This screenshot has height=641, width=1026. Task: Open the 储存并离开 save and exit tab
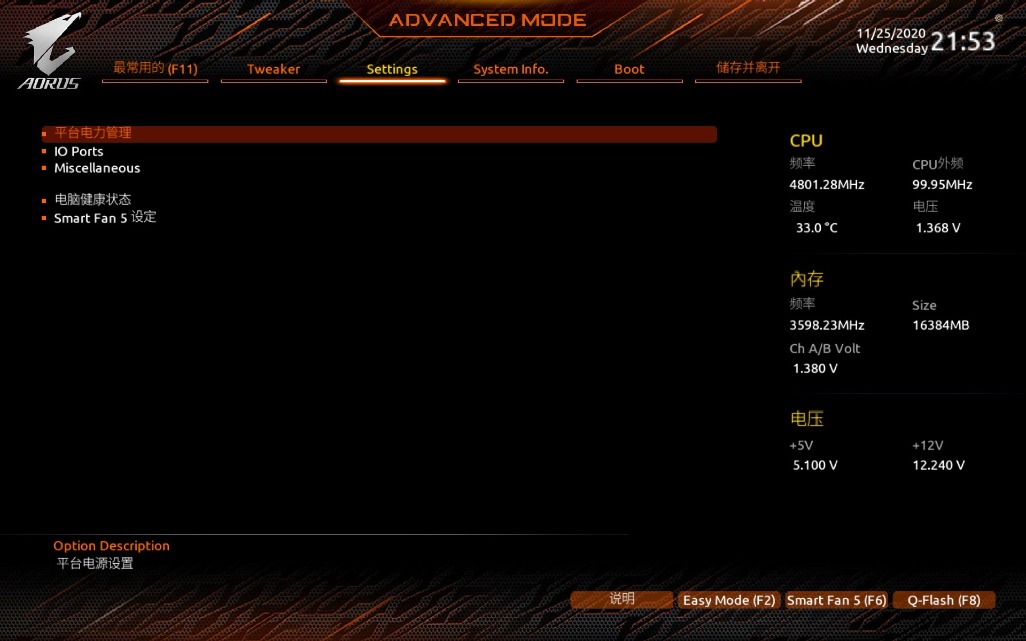[748, 69]
